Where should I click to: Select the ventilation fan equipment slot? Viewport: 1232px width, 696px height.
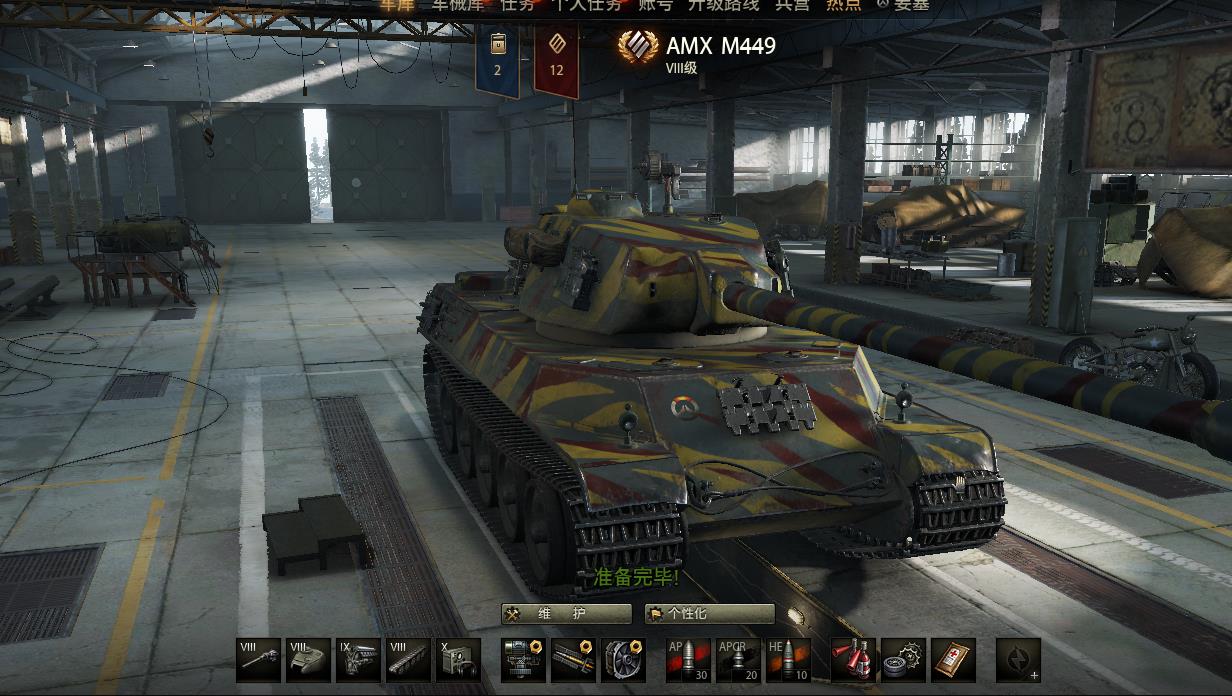click(622, 660)
